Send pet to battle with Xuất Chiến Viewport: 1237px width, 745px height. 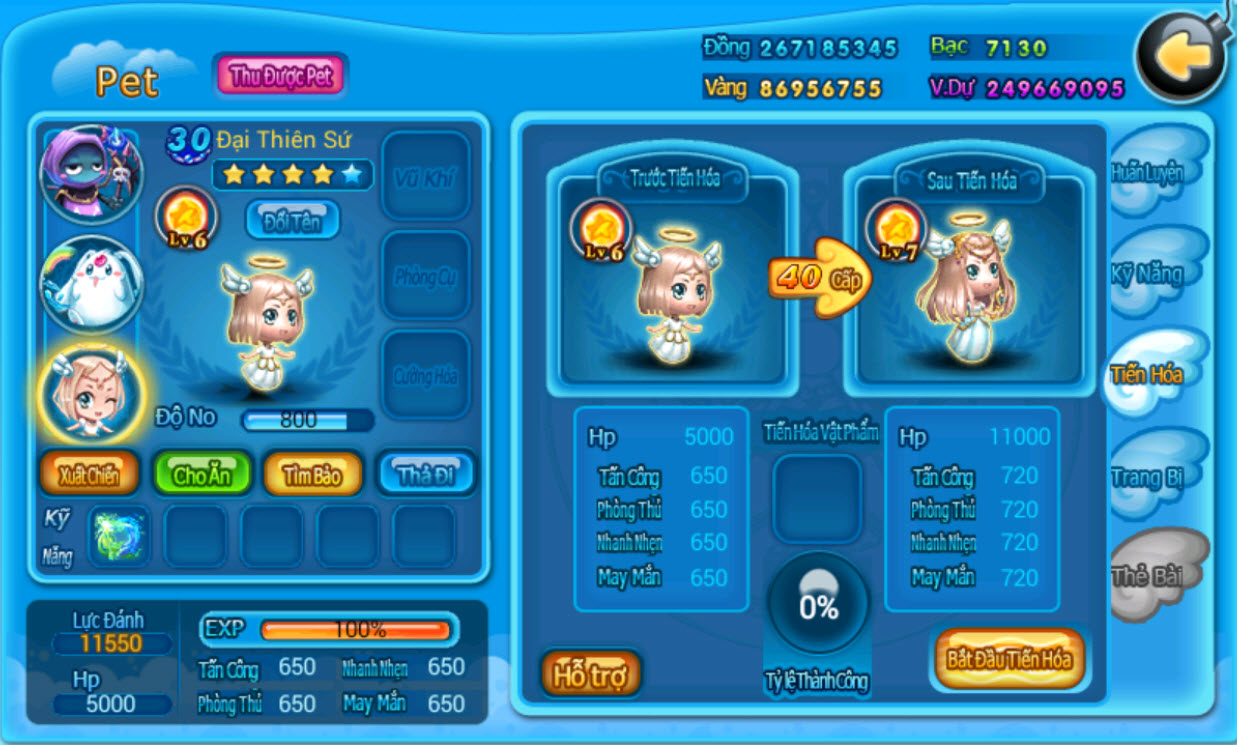88,475
